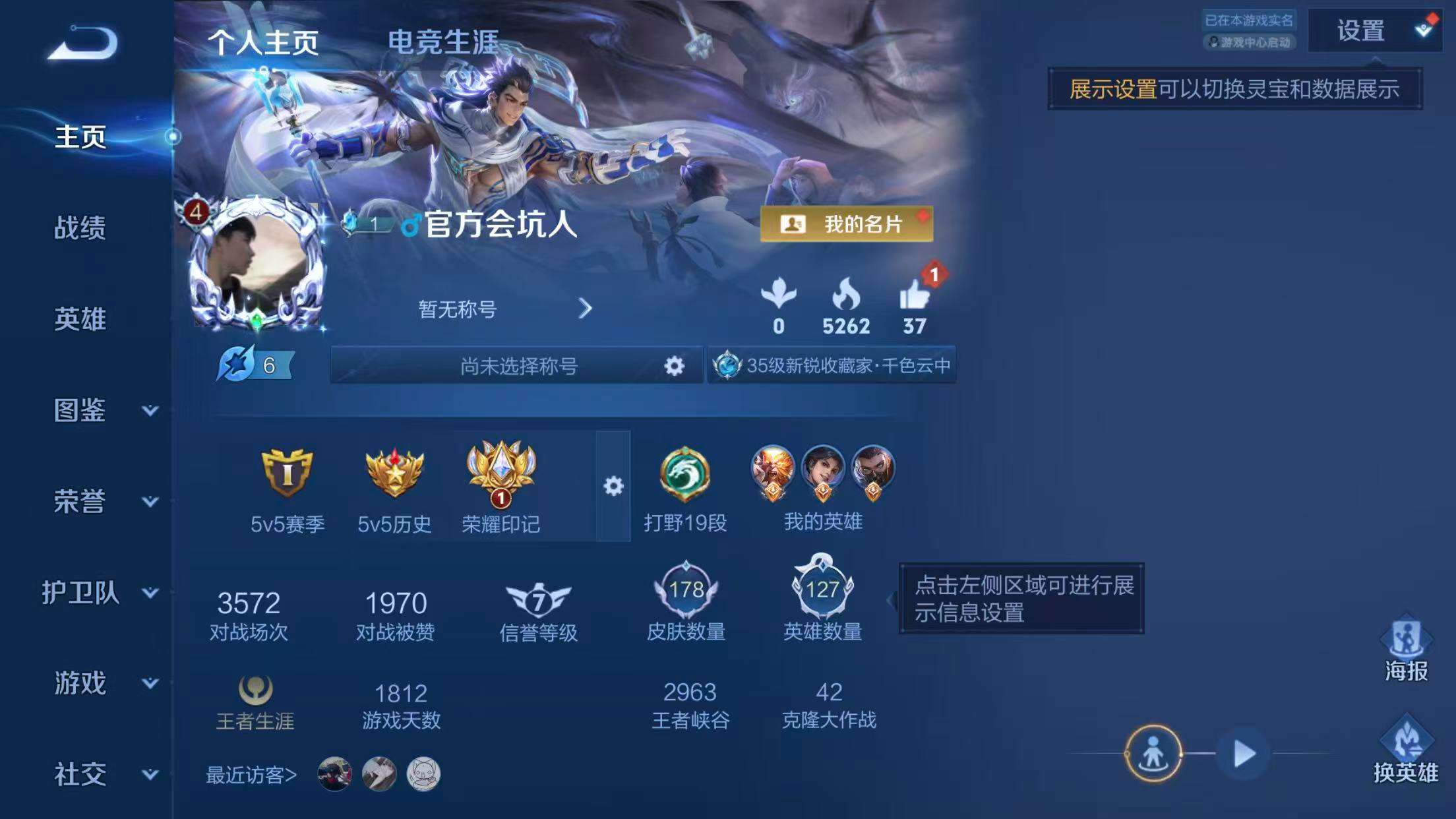Click the gear next to 荣耀印记 badges
The image size is (1456, 819).
click(615, 486)
